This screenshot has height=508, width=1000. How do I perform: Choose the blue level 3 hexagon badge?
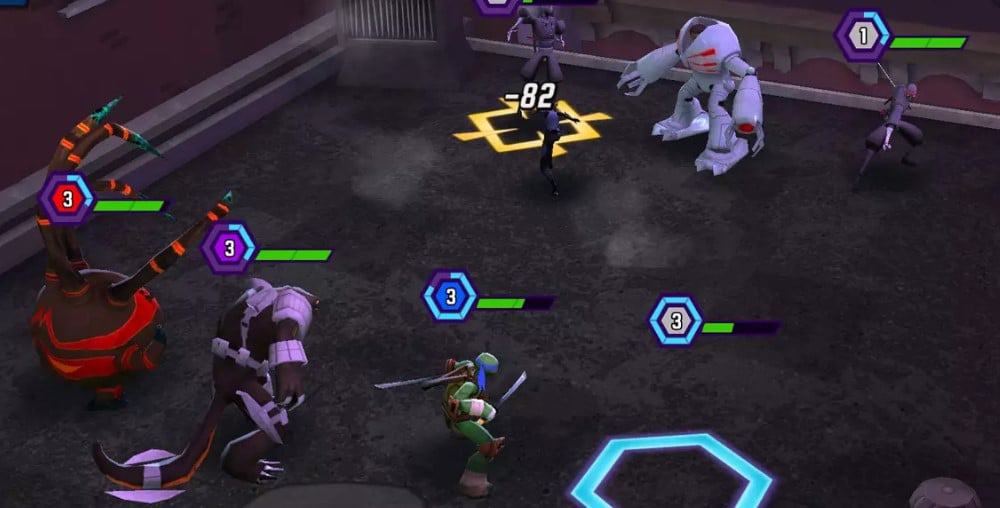point(450,296)
